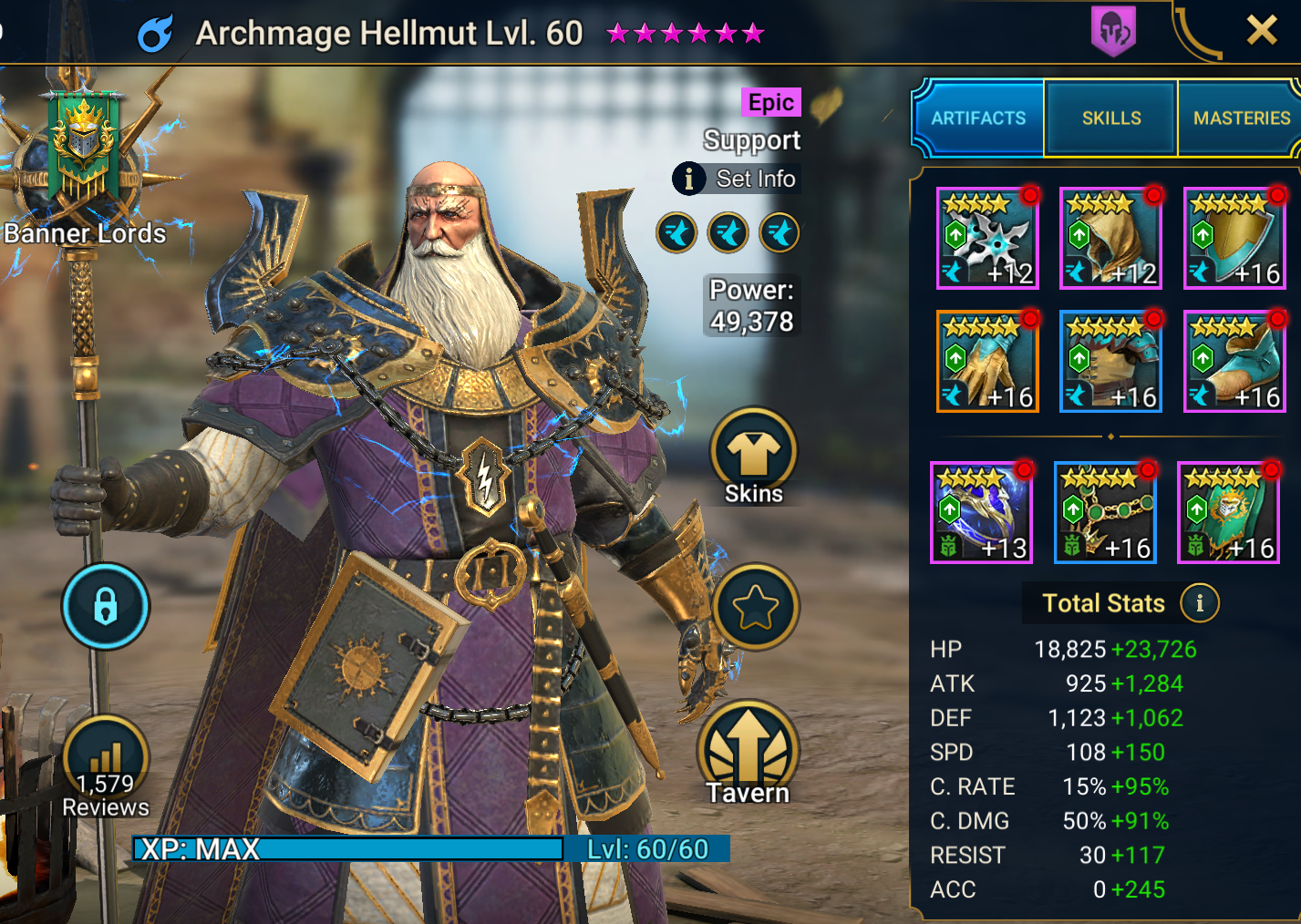Viewport: 1301px width, 924px height.
Task: Open the equipped helmet artifact
Action: click(1110, 239)
